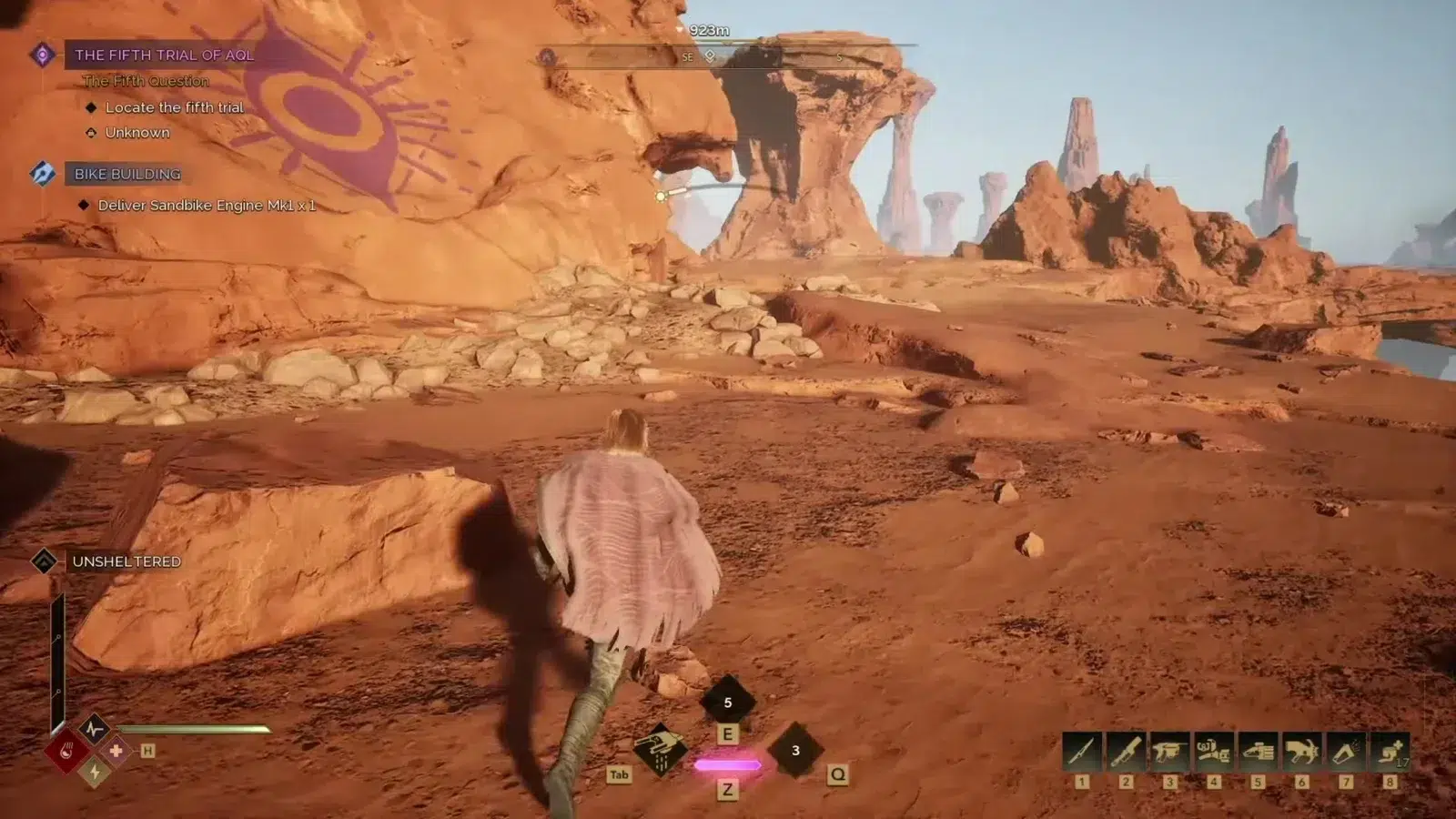This screenshot has width=1456, height=819.
Task: Click the Unsheltered status indicator
Action: coord(126,561)
